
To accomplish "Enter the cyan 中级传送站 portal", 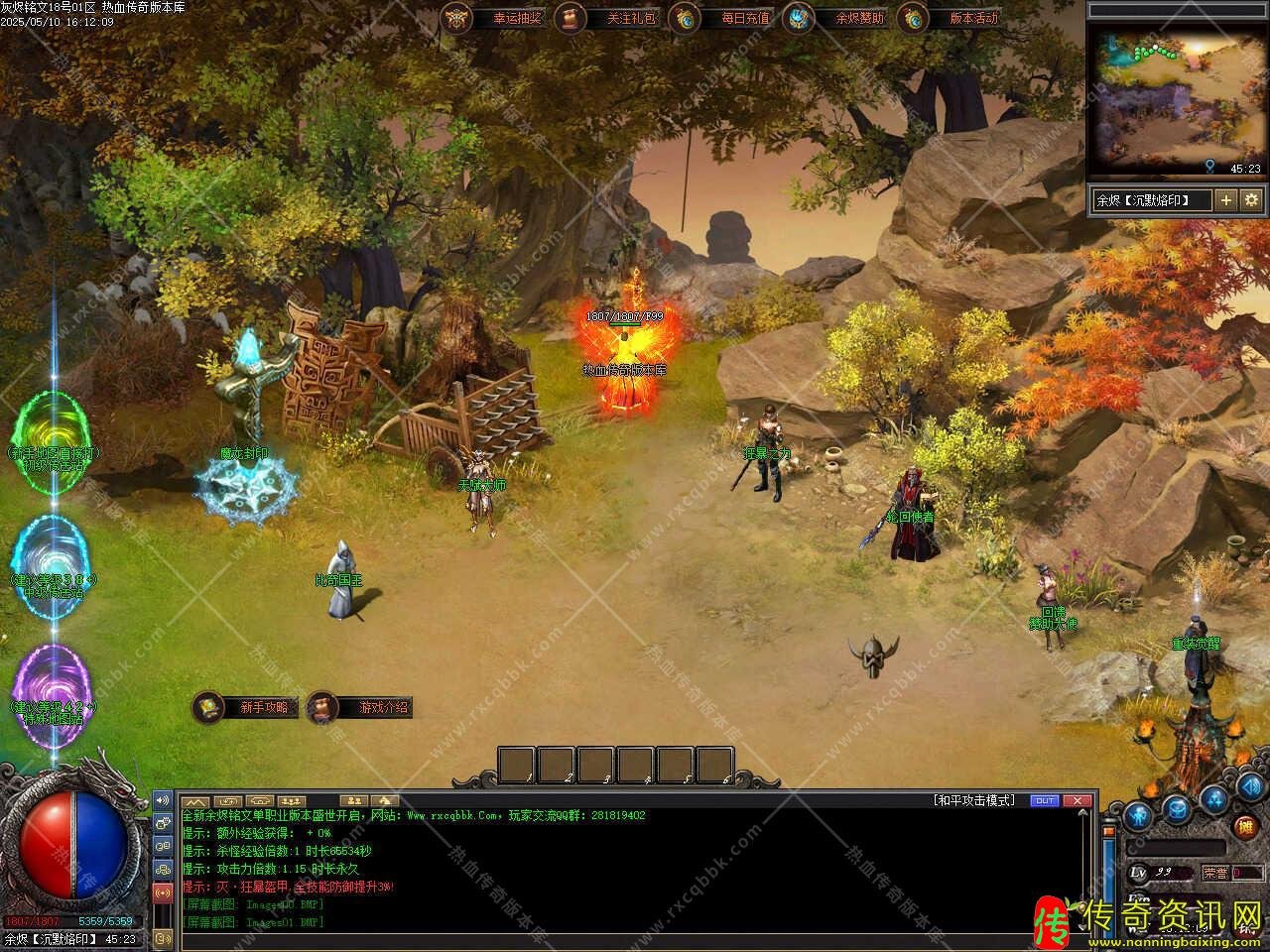I will point(55,563).
